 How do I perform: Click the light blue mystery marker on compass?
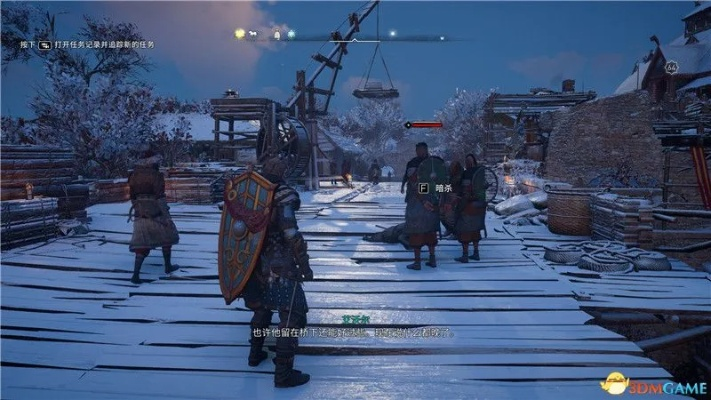tap(291, 34)
